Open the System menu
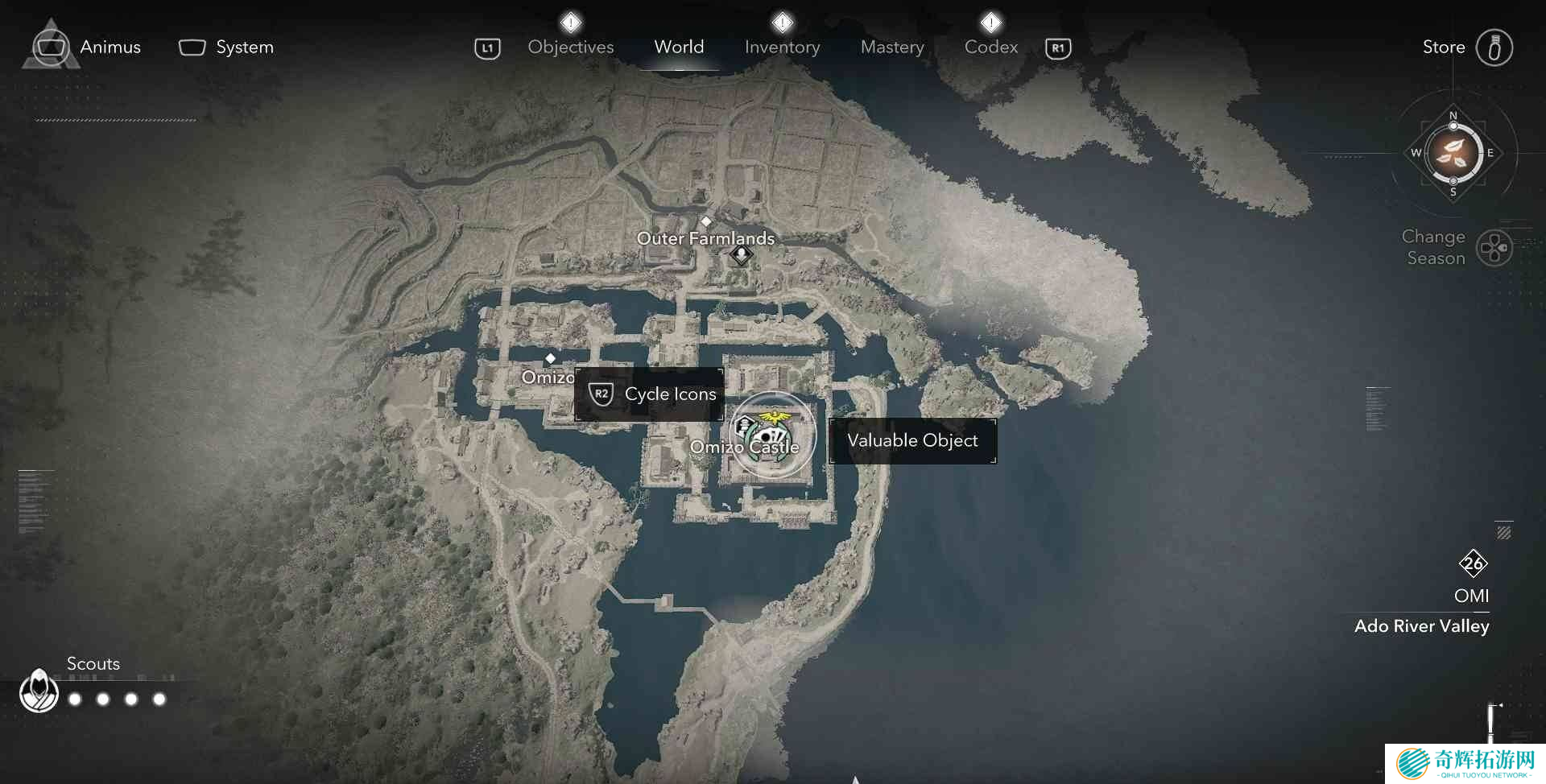Screen dimensions: 1546x784 click(x=226, y=47)
